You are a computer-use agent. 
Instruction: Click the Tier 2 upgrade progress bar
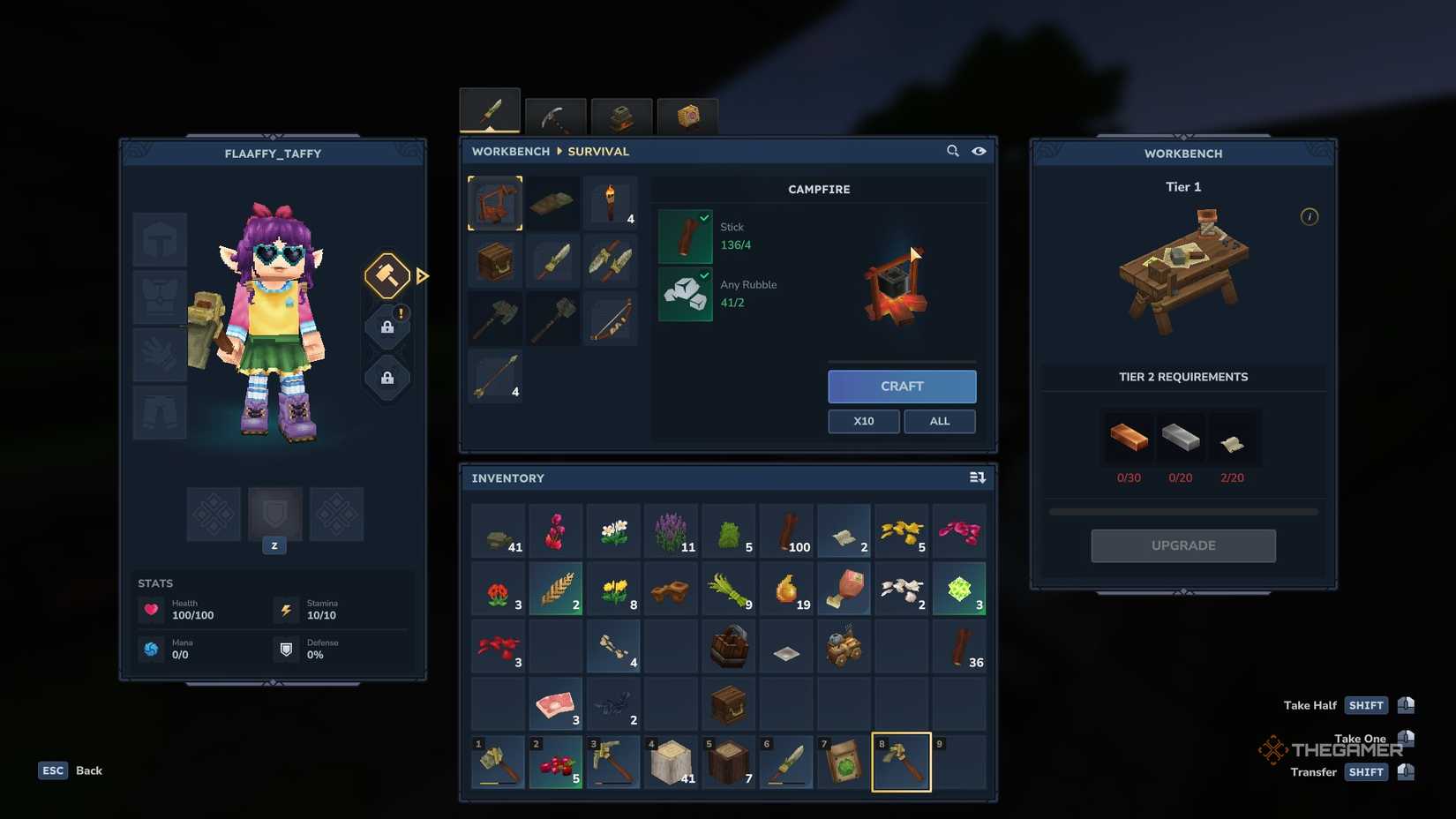pyautogui.click(x=1182, y=510)
